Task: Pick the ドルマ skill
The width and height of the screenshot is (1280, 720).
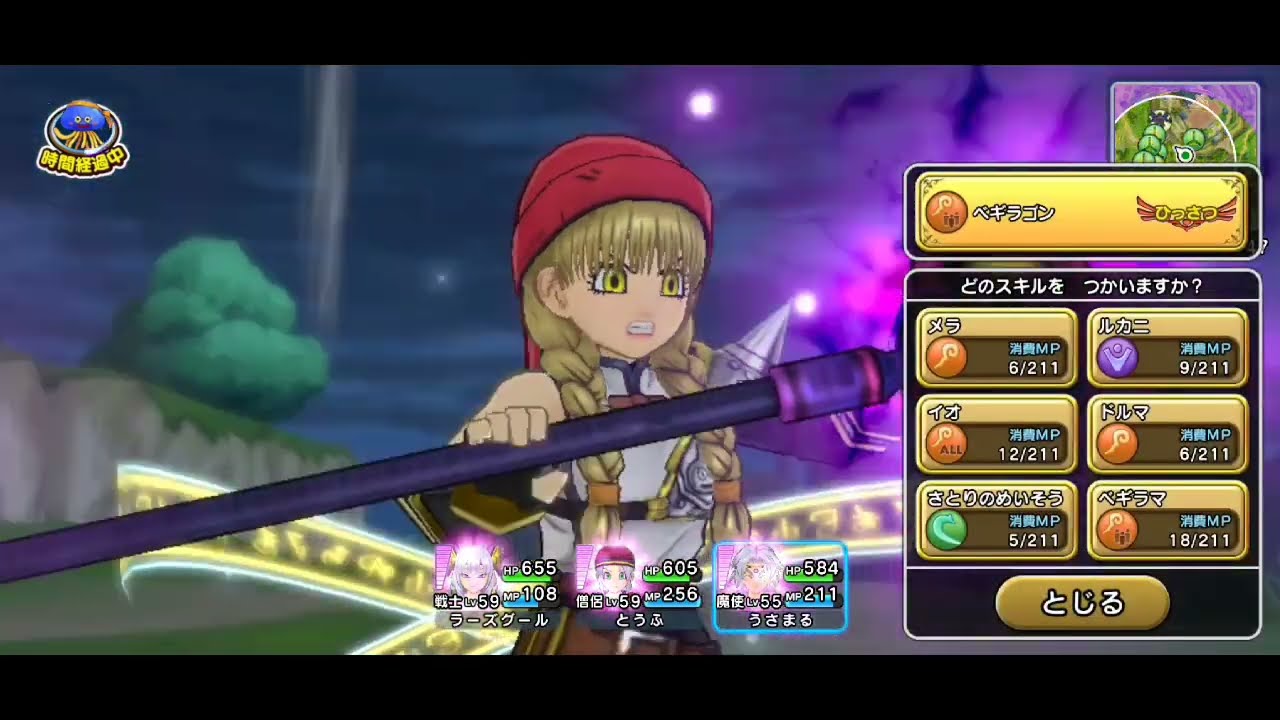Action: pyautogui.click(x=1168, y=434)
